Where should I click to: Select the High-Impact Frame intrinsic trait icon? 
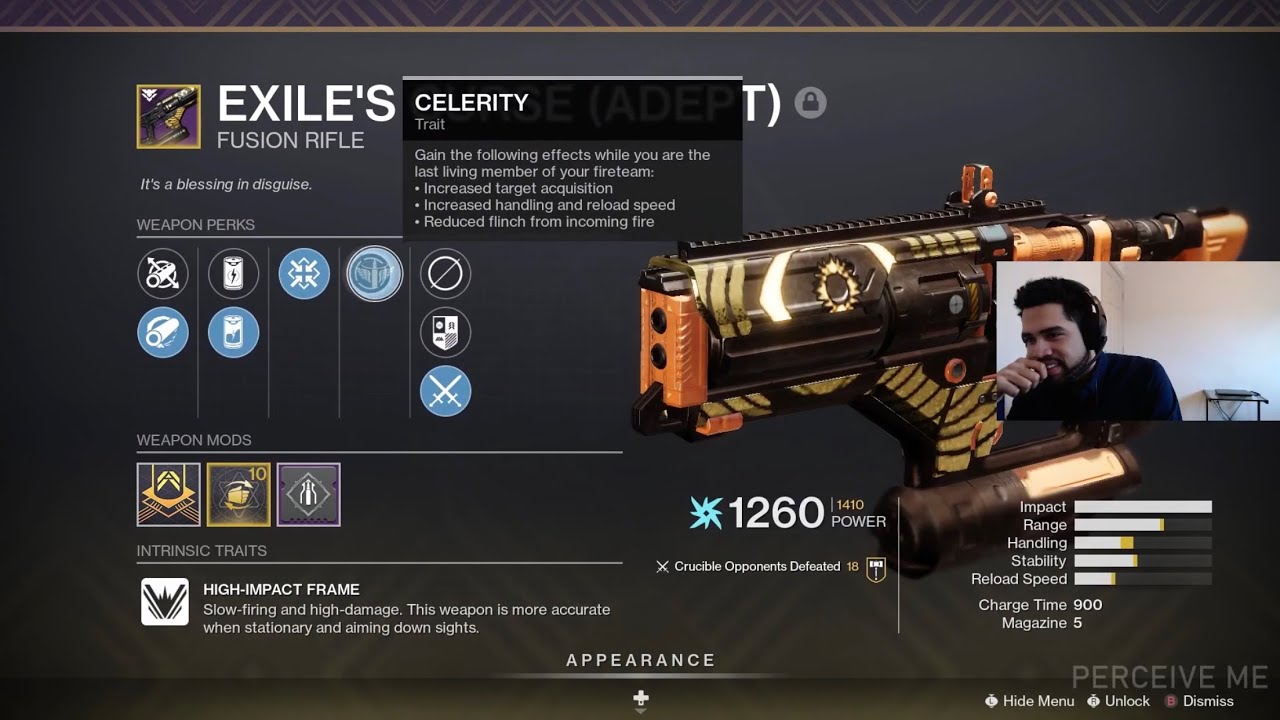[x=165, y=602]
